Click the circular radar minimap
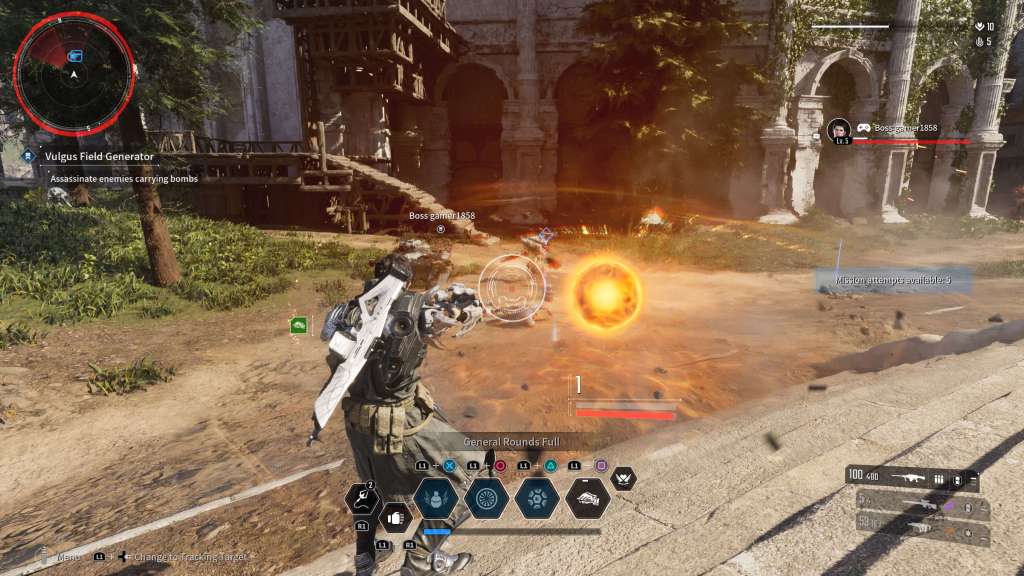Screen dimensions: 1024x576 pyautogui.click(x=73, y=73)
